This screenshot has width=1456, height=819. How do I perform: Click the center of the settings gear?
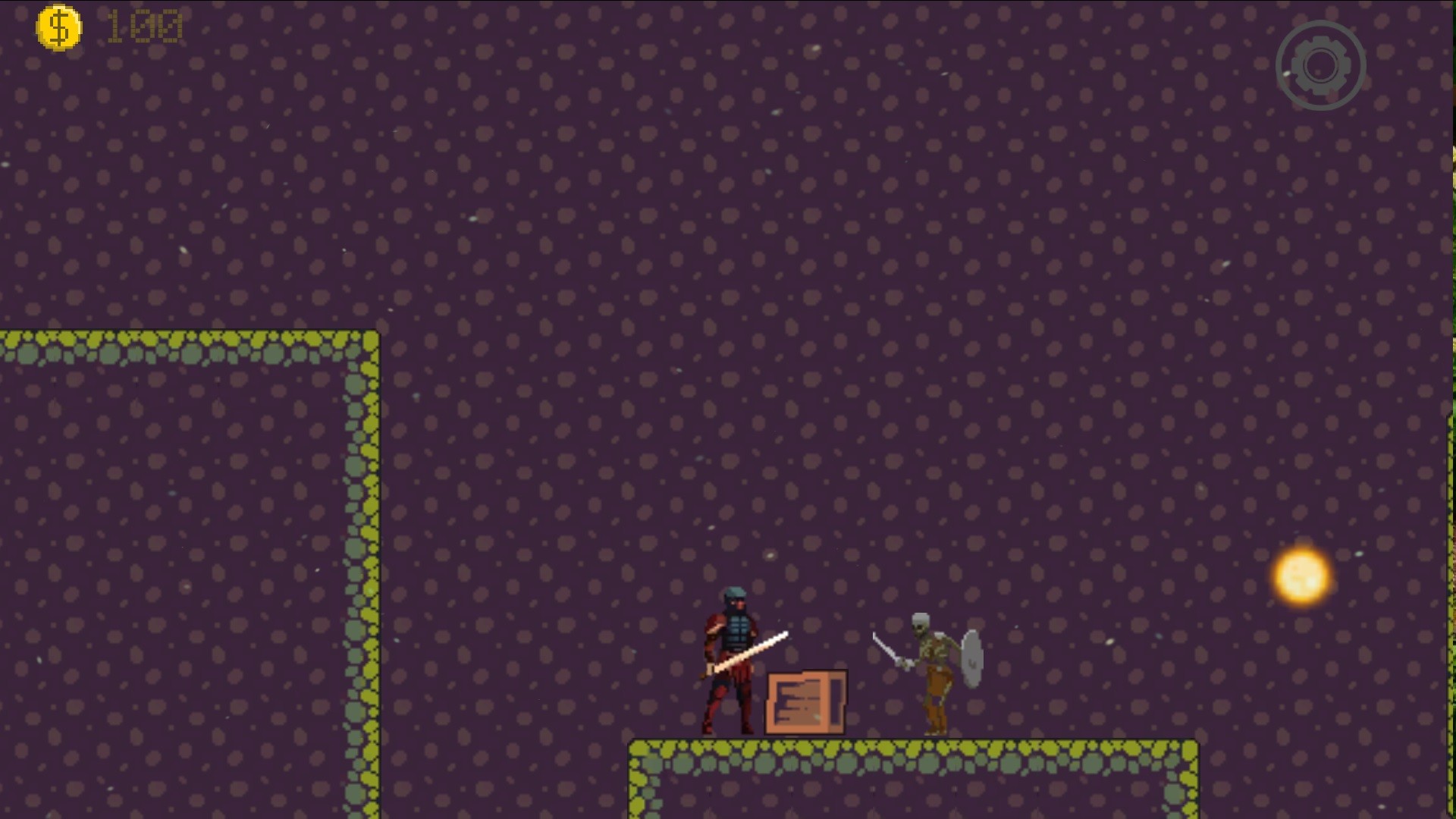pyautogui.click(x=1321, y=64)
